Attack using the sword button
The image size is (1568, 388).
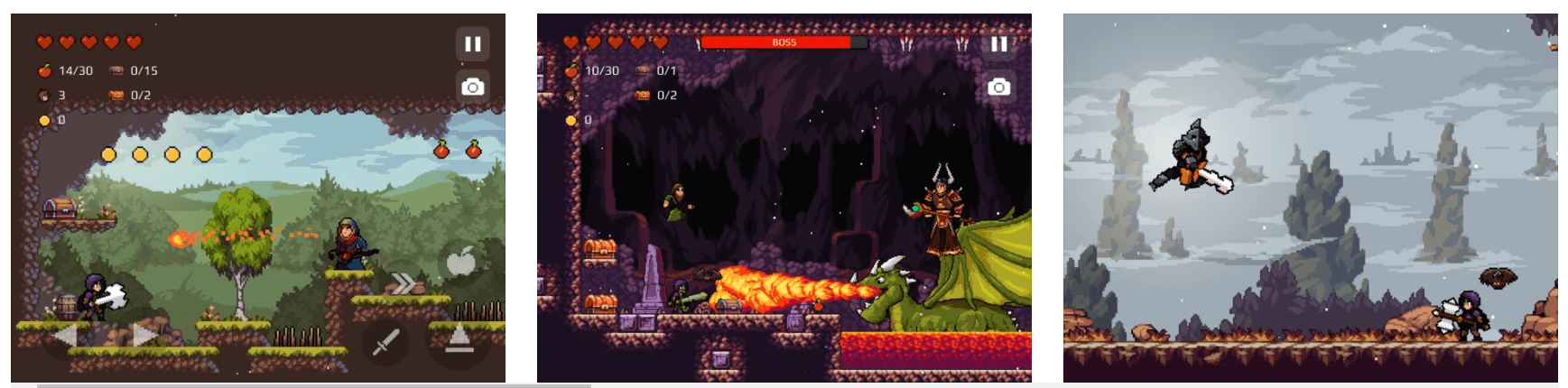click(x=386, y=342)
